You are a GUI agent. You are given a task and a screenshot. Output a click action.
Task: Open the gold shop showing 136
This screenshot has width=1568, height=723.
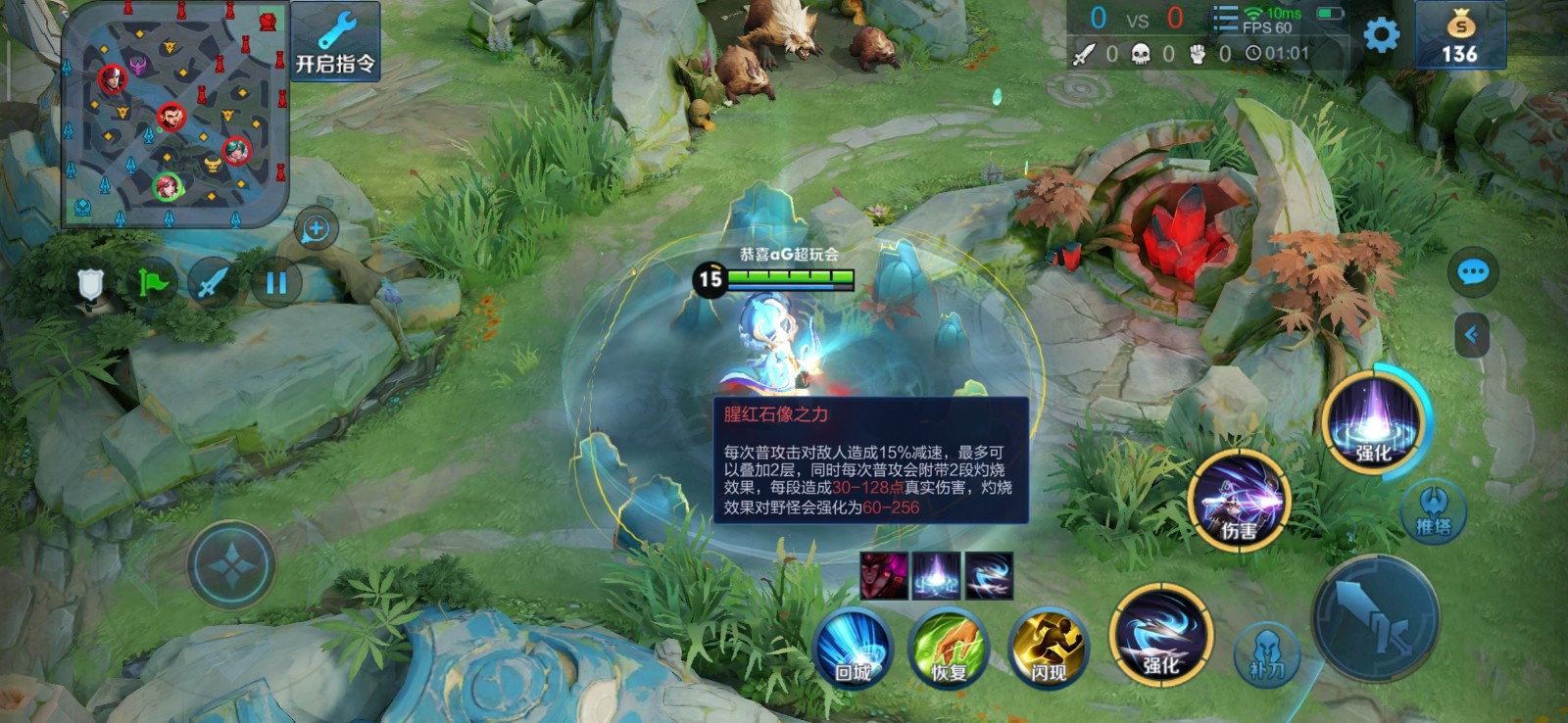1459,36
